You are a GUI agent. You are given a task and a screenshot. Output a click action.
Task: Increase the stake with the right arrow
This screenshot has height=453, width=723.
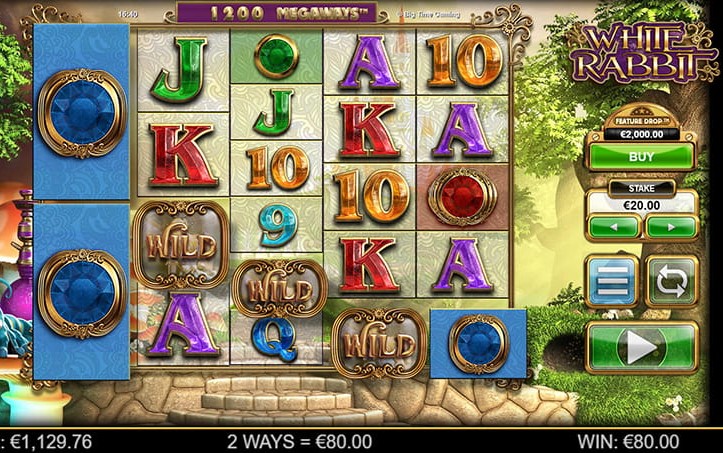[669, 227]
